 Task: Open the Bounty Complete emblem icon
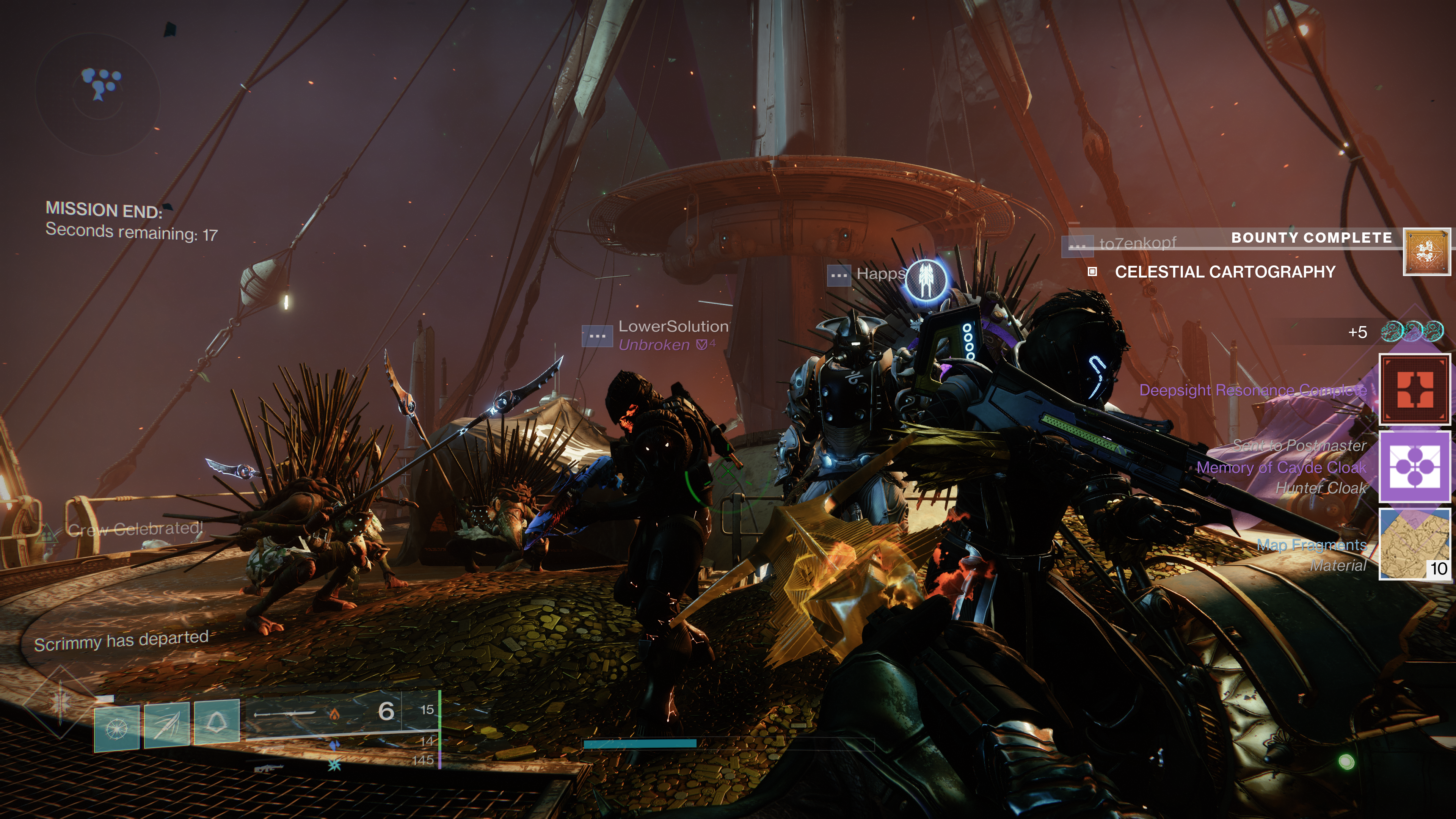click(1426, 251)
